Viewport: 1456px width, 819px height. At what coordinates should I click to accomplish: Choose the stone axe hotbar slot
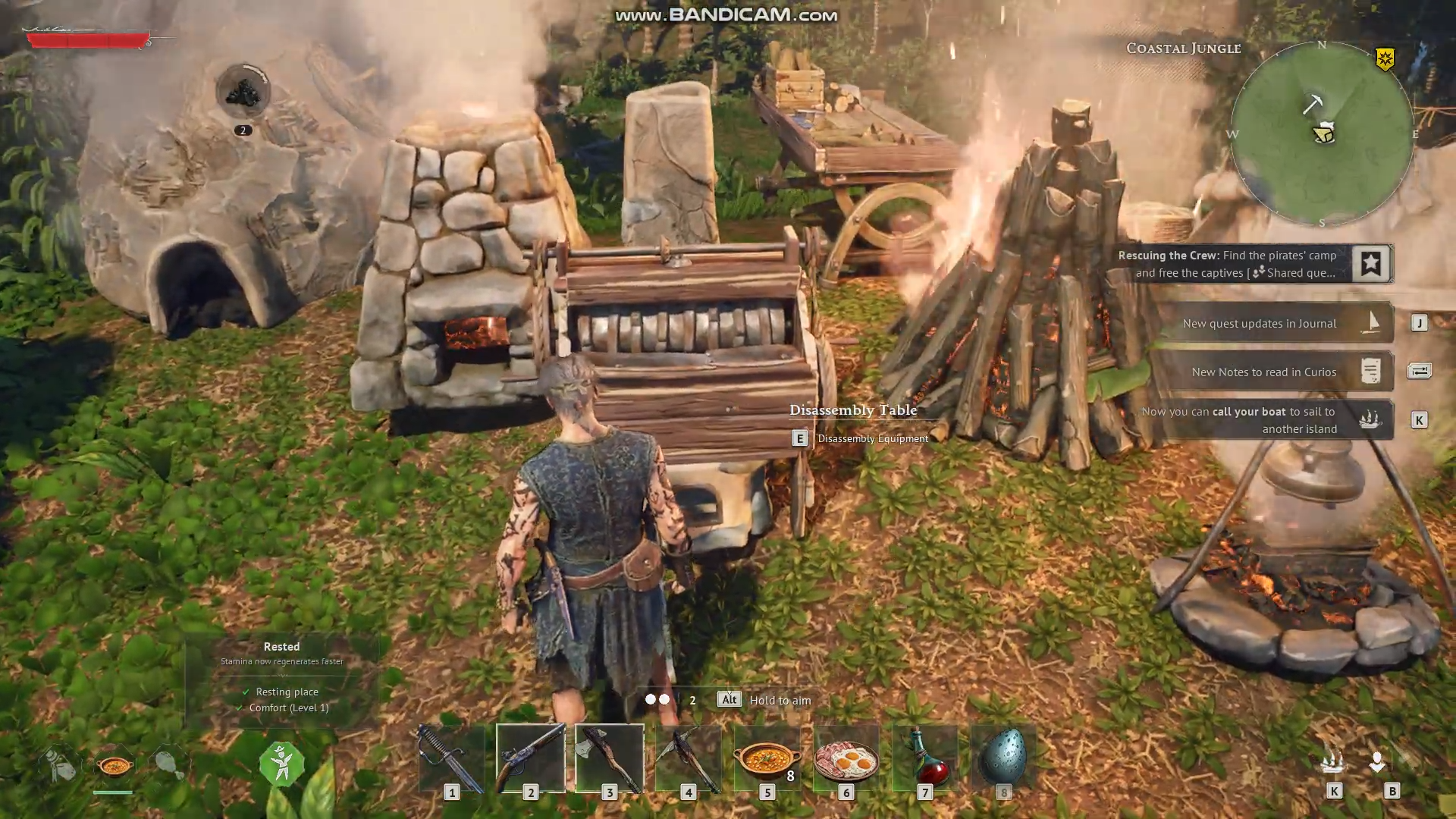(x=610, y=758)
